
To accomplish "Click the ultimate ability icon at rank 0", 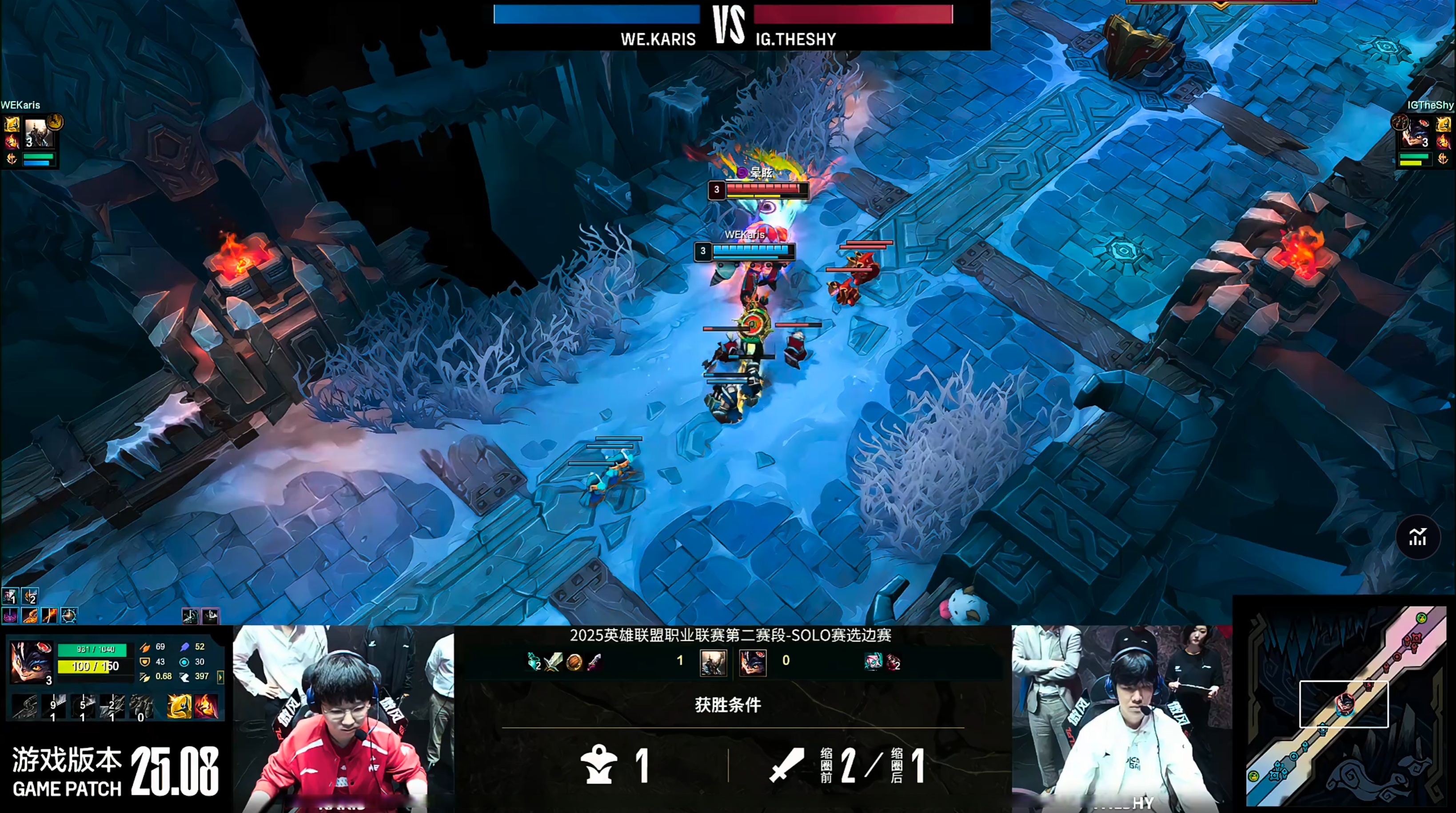I will pyautogui.click(x=141, y=706).
